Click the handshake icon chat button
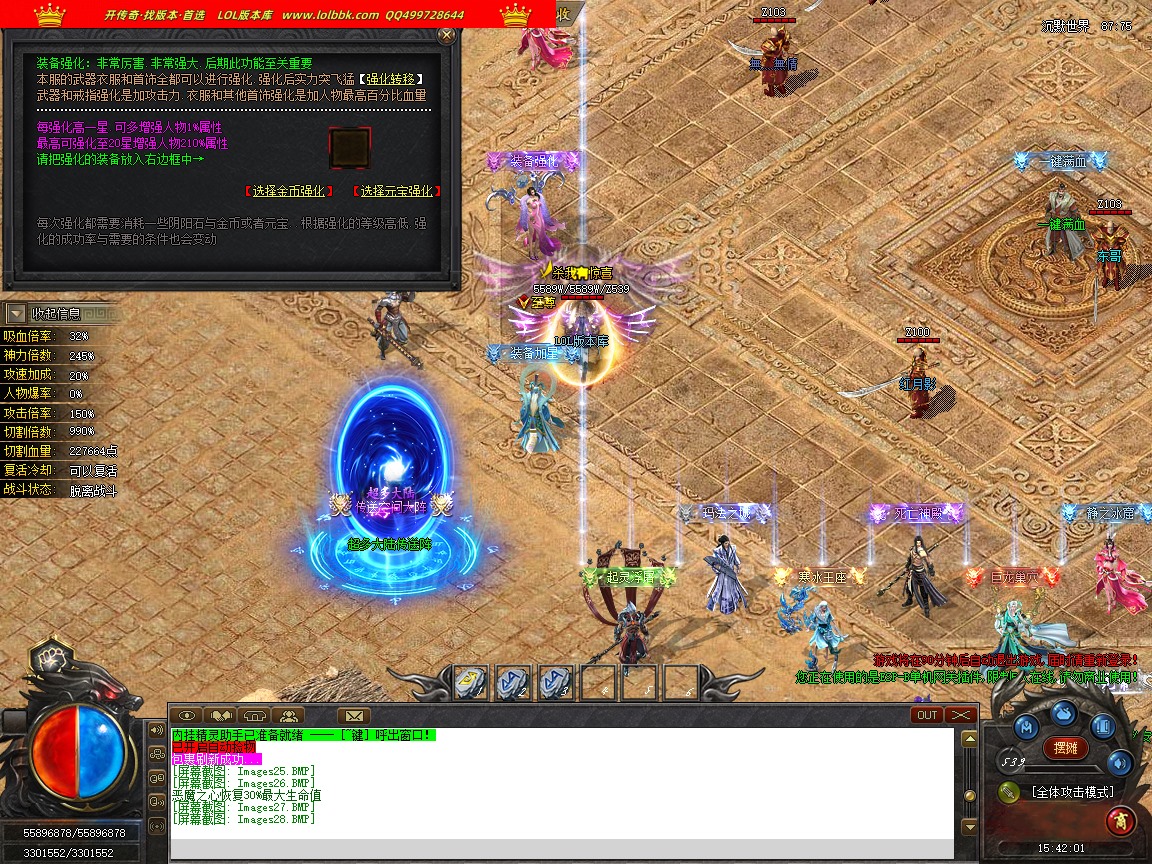The width and height of the screenshot is (1152, 864). click(x=220, y=715)
